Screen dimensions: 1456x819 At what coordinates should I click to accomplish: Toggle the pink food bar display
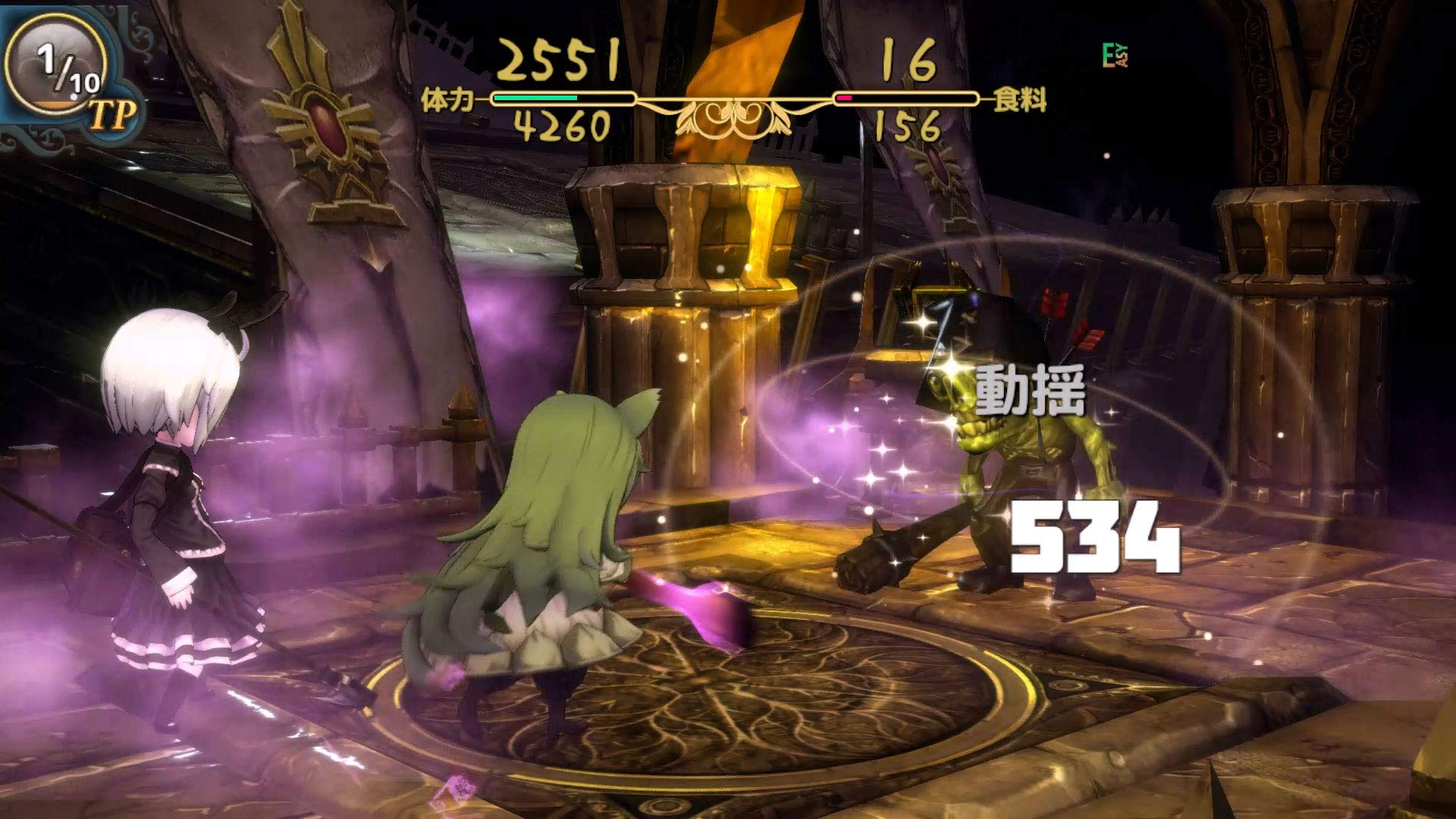pos(846,97)
